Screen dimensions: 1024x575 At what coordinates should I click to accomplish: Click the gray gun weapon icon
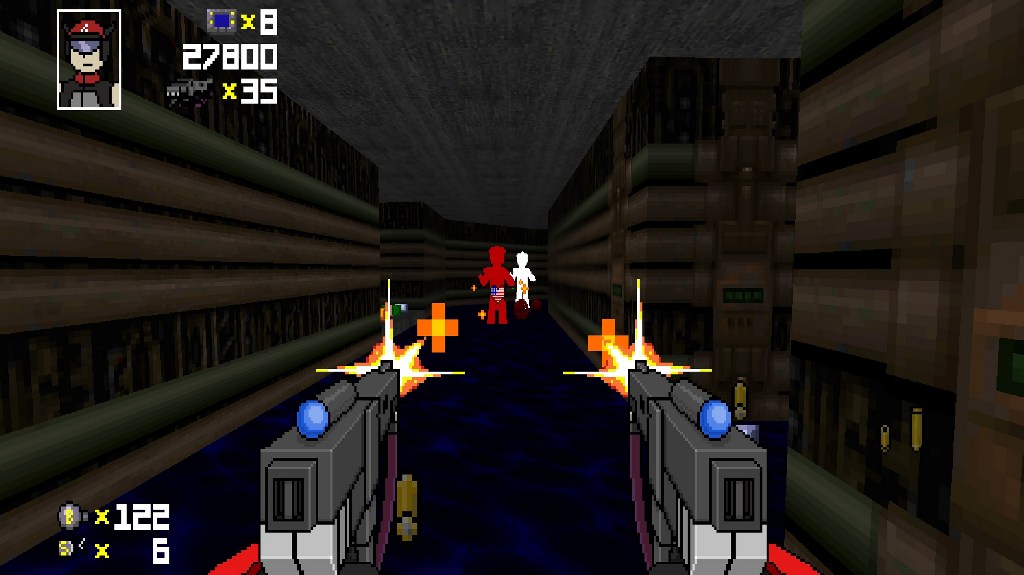(x=189, y=92)
